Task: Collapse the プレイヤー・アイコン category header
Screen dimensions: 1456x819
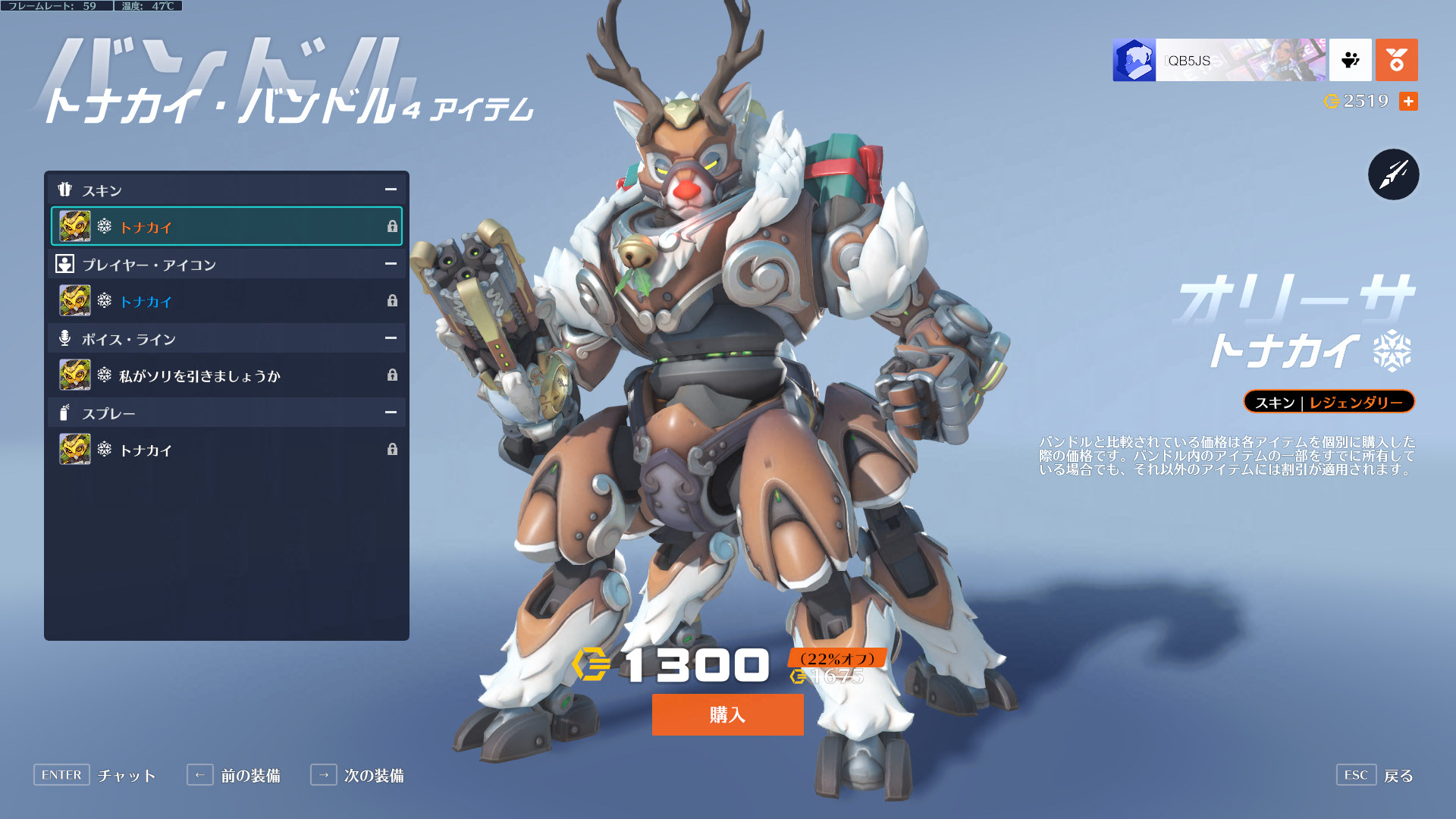Action: [x=391, y=264]
